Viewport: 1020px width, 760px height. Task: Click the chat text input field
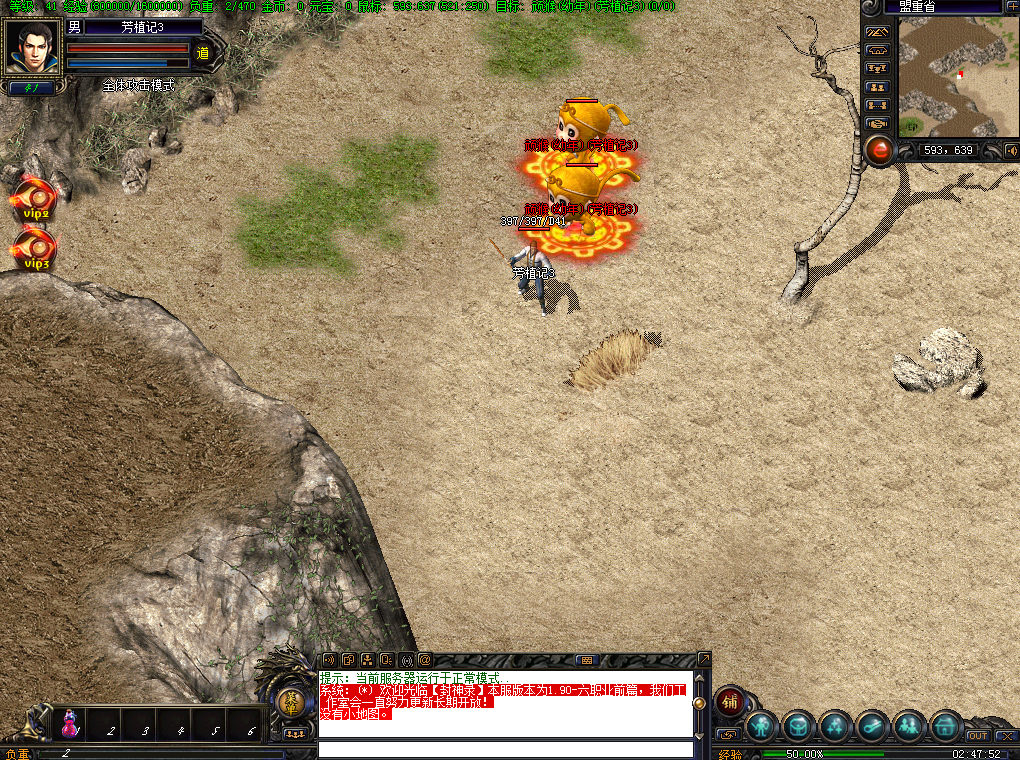tap(505, 749)
